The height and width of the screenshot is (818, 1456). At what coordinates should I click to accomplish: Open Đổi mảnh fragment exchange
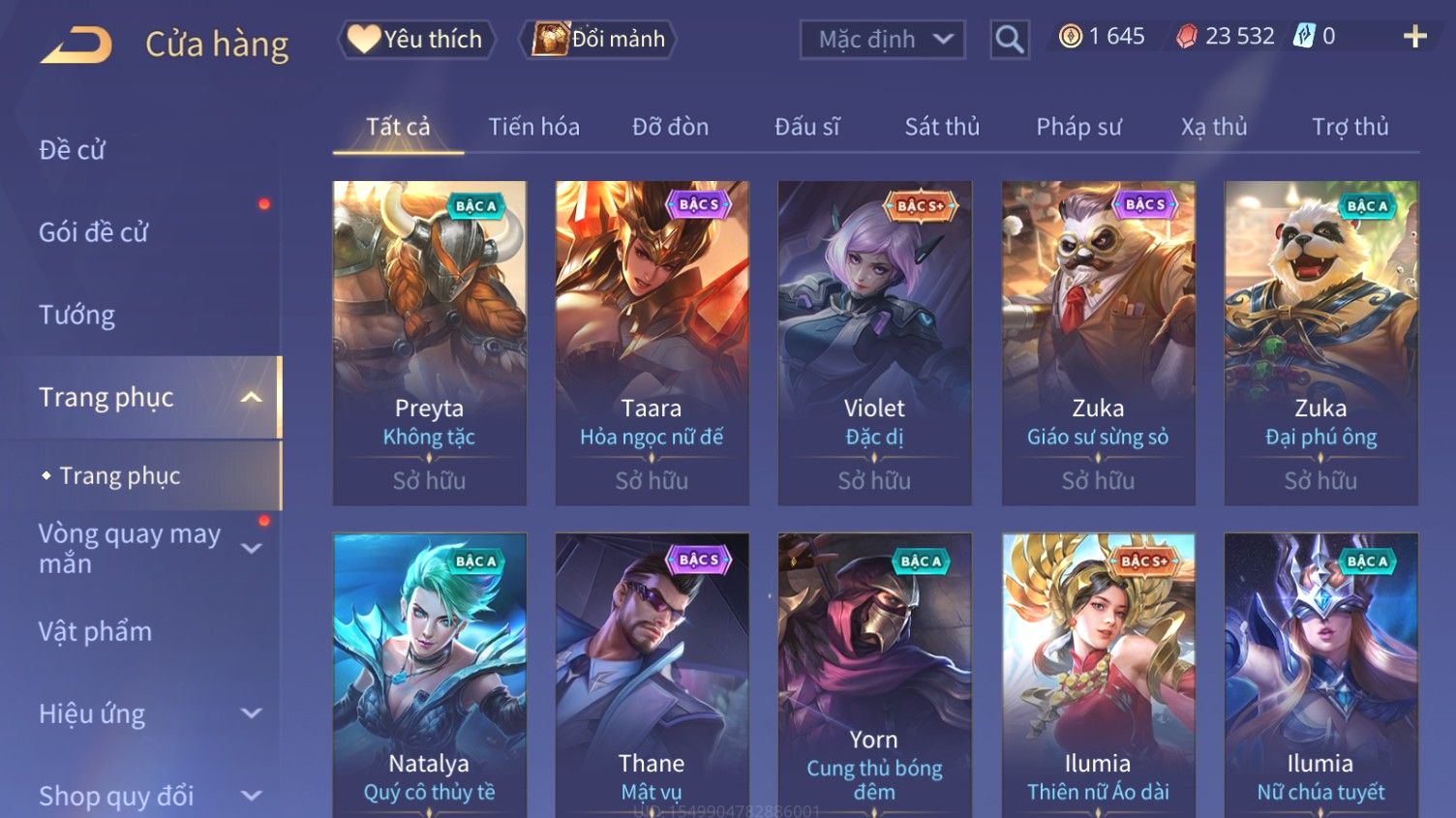pos(599,40)
